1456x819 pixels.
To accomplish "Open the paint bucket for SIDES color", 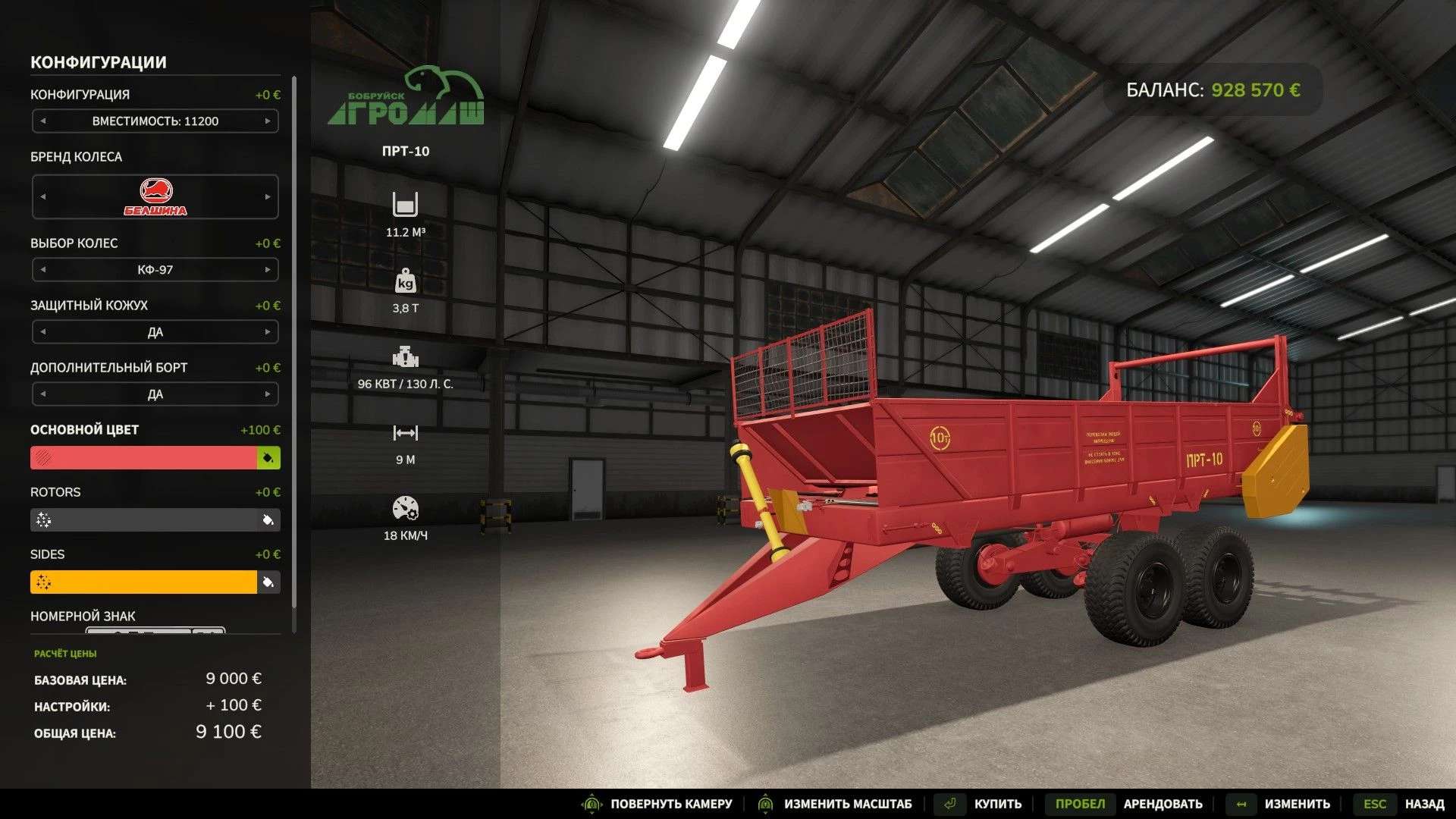I will tap(270, 582).
